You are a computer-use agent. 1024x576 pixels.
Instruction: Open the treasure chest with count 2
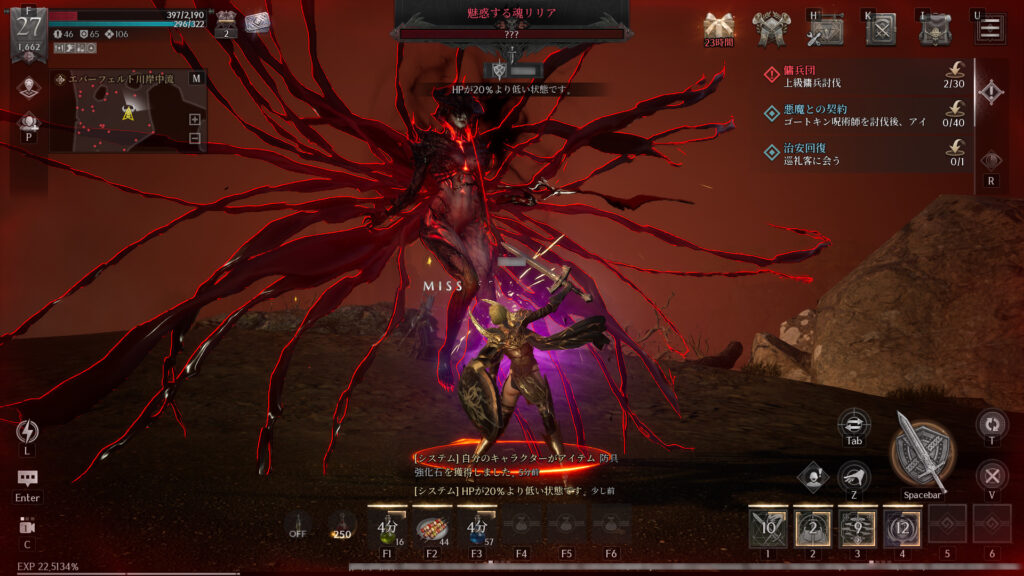(x=226, y=21)
